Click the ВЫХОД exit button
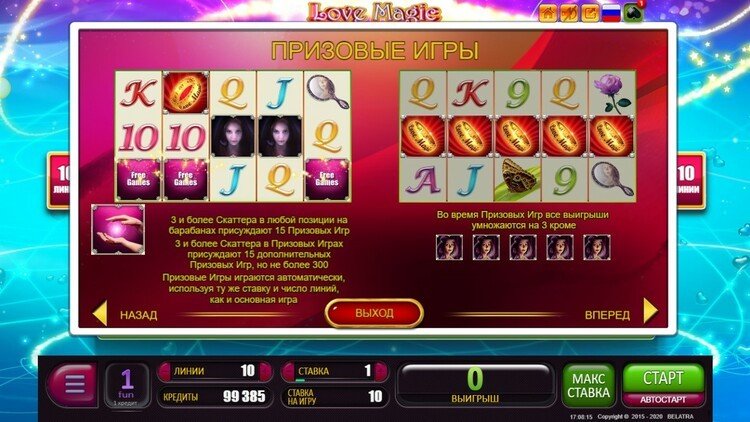 tap(374, 313)
